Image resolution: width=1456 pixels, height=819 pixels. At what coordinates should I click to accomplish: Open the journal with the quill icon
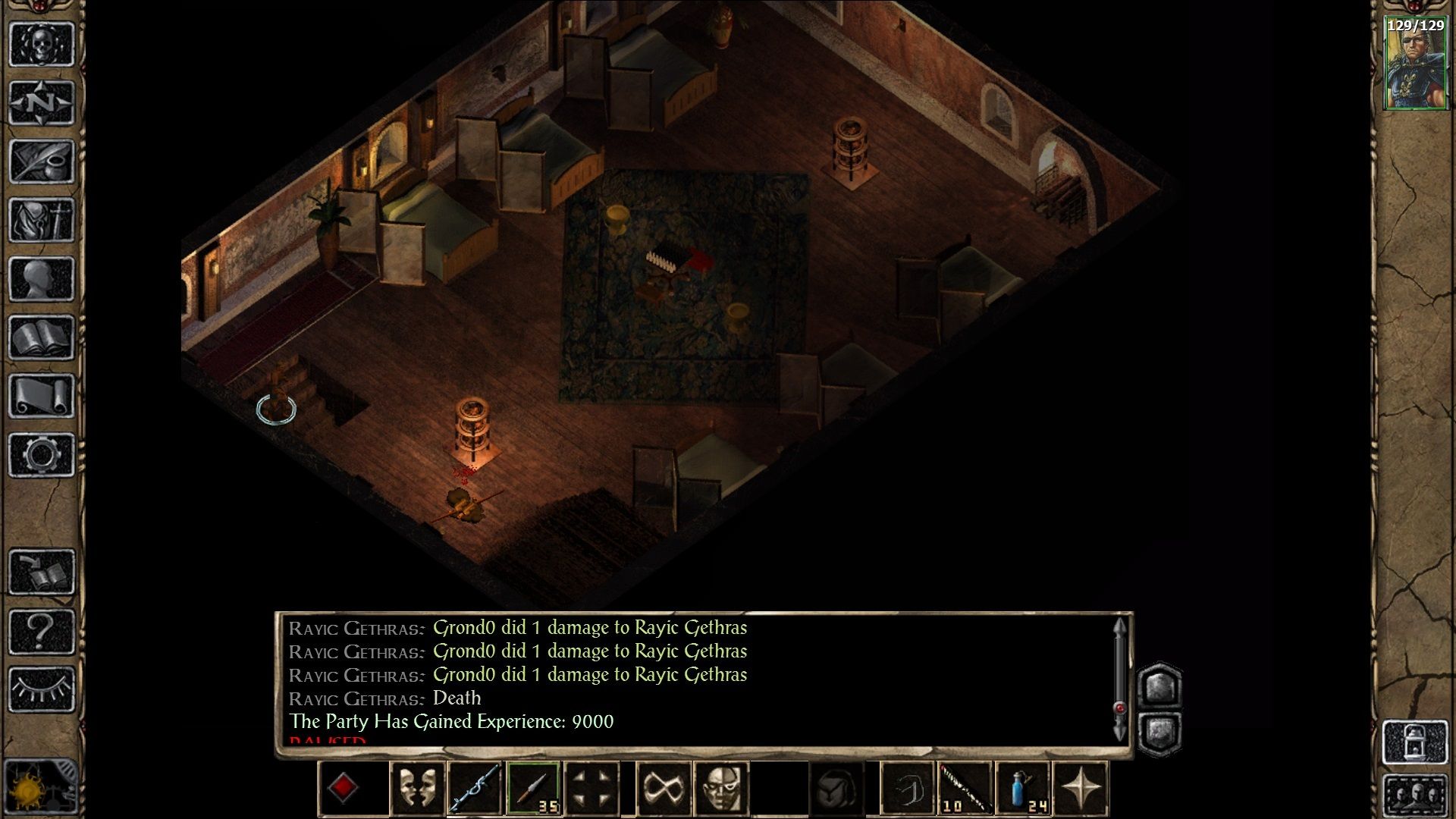[42, 161]
